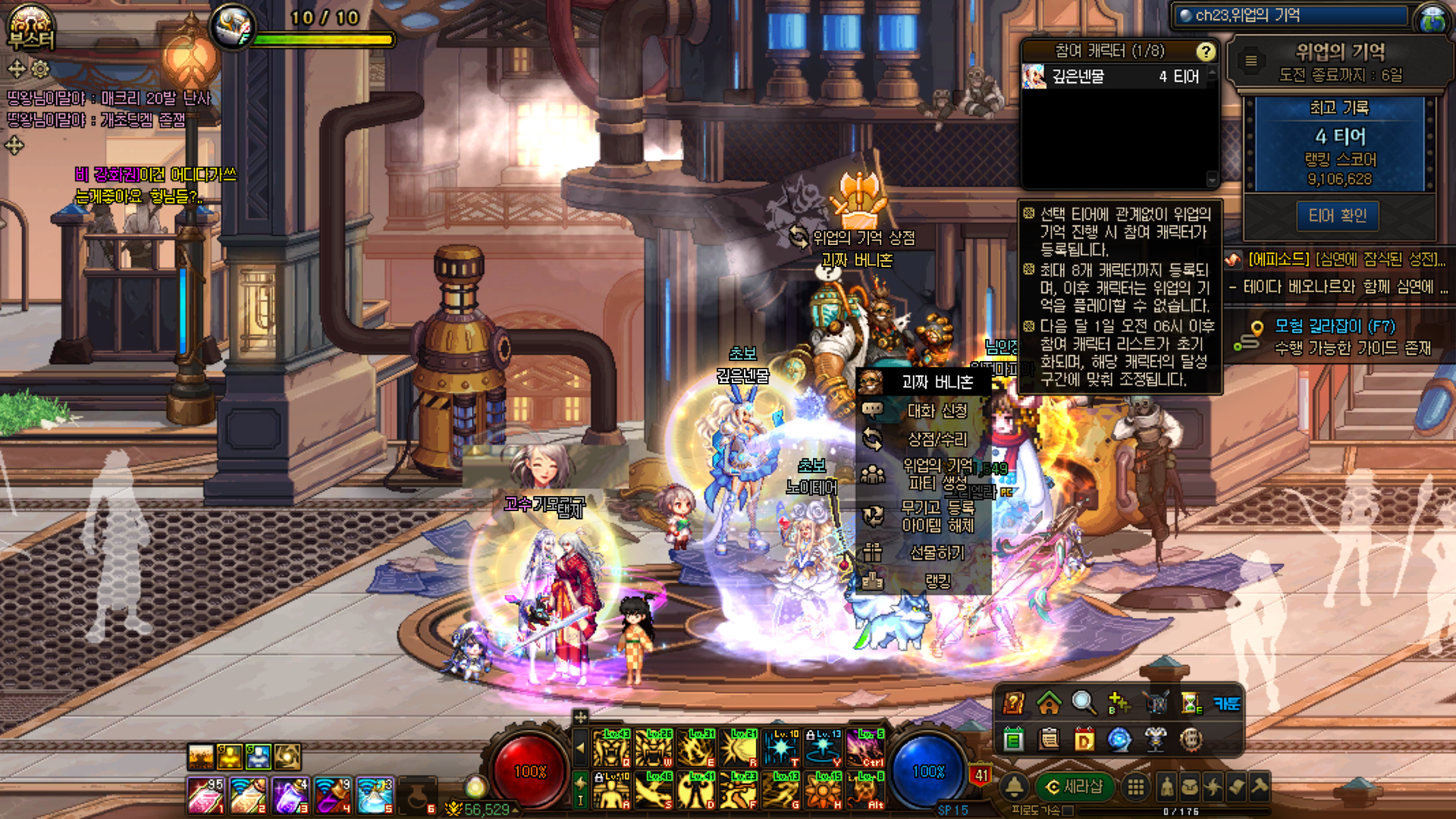
Task: Open the 모험 길라잡이 guide
Action: coord(1335,327)
